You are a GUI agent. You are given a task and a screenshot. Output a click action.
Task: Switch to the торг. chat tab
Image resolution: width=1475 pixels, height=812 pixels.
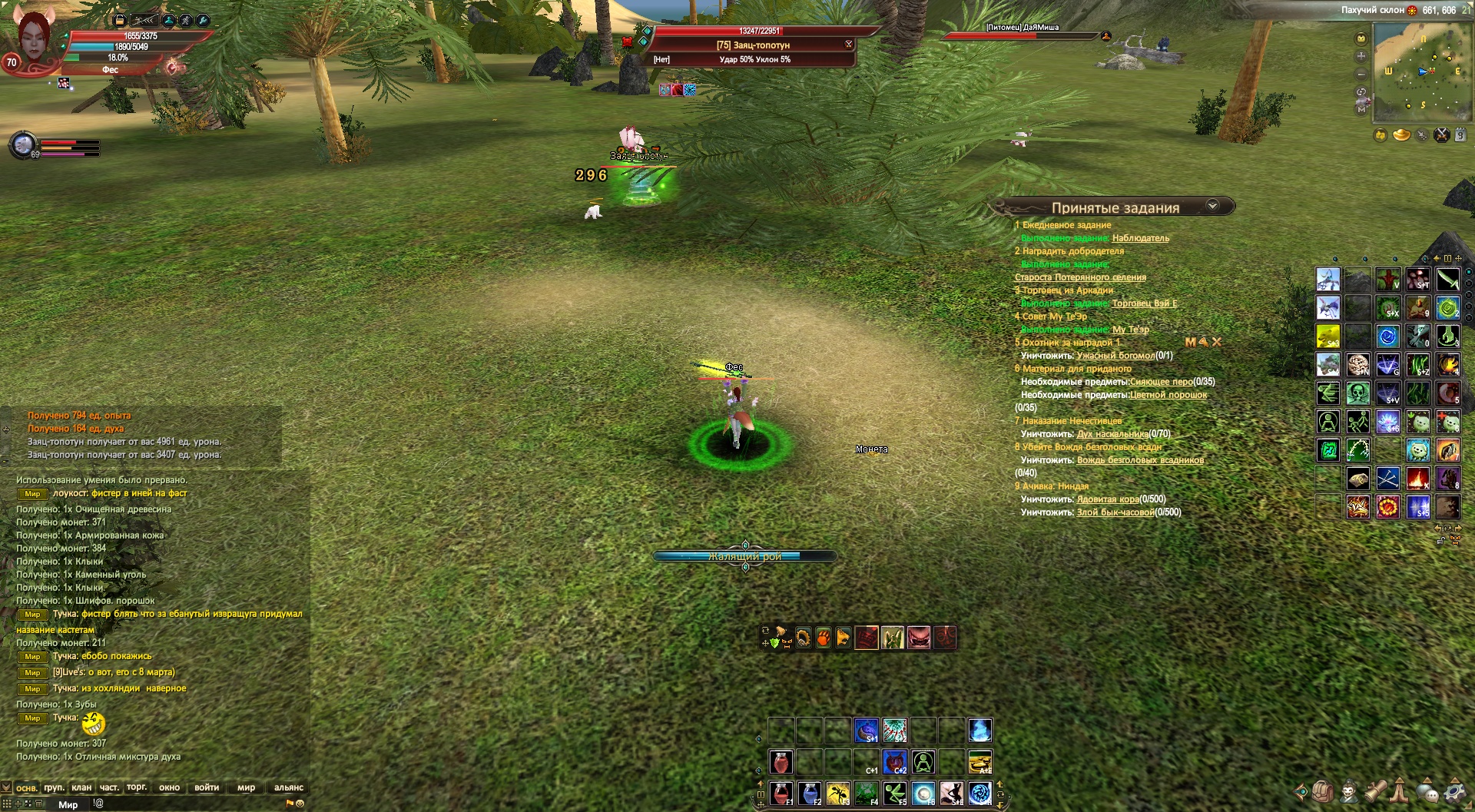[x=137, y=787]
